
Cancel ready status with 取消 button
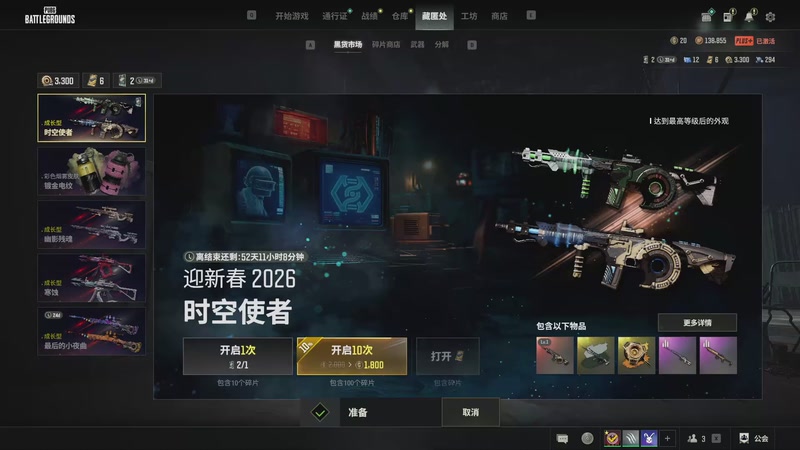click(470, 412)
